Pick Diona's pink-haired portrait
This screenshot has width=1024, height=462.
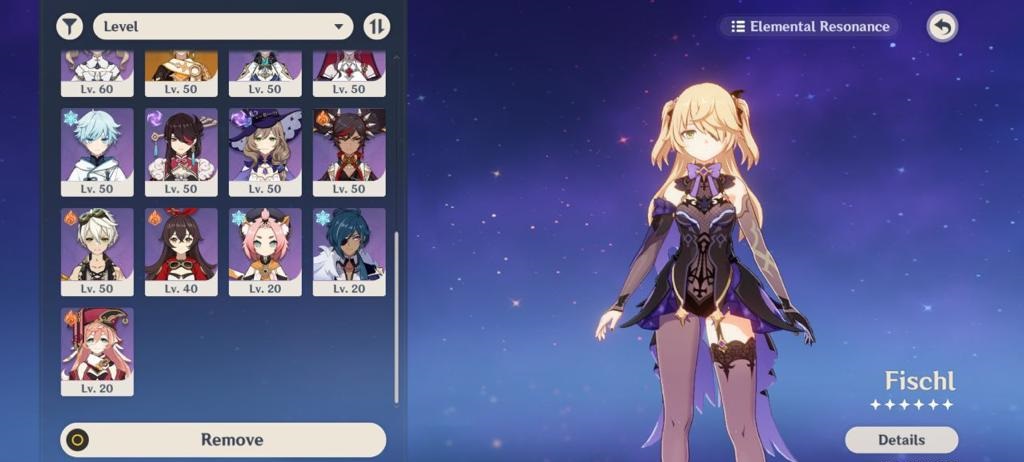point(265,251)
